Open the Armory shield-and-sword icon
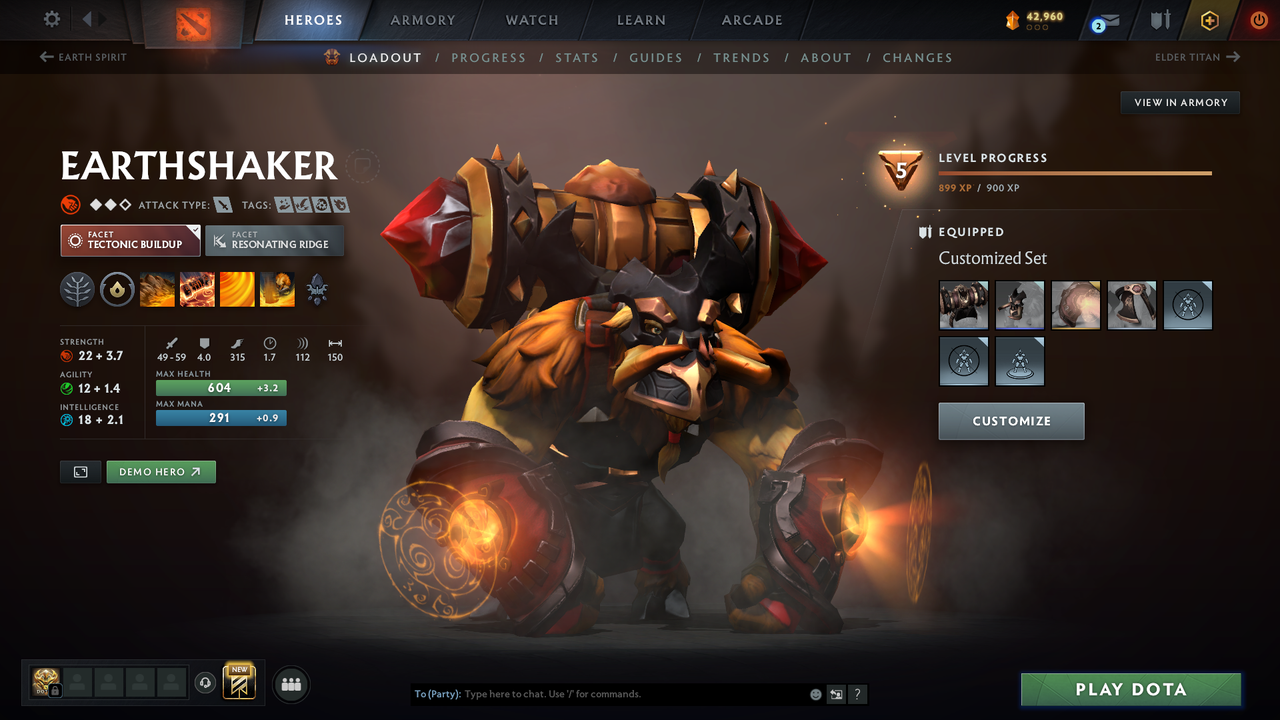1280x720 pixels. point(1160,20)
